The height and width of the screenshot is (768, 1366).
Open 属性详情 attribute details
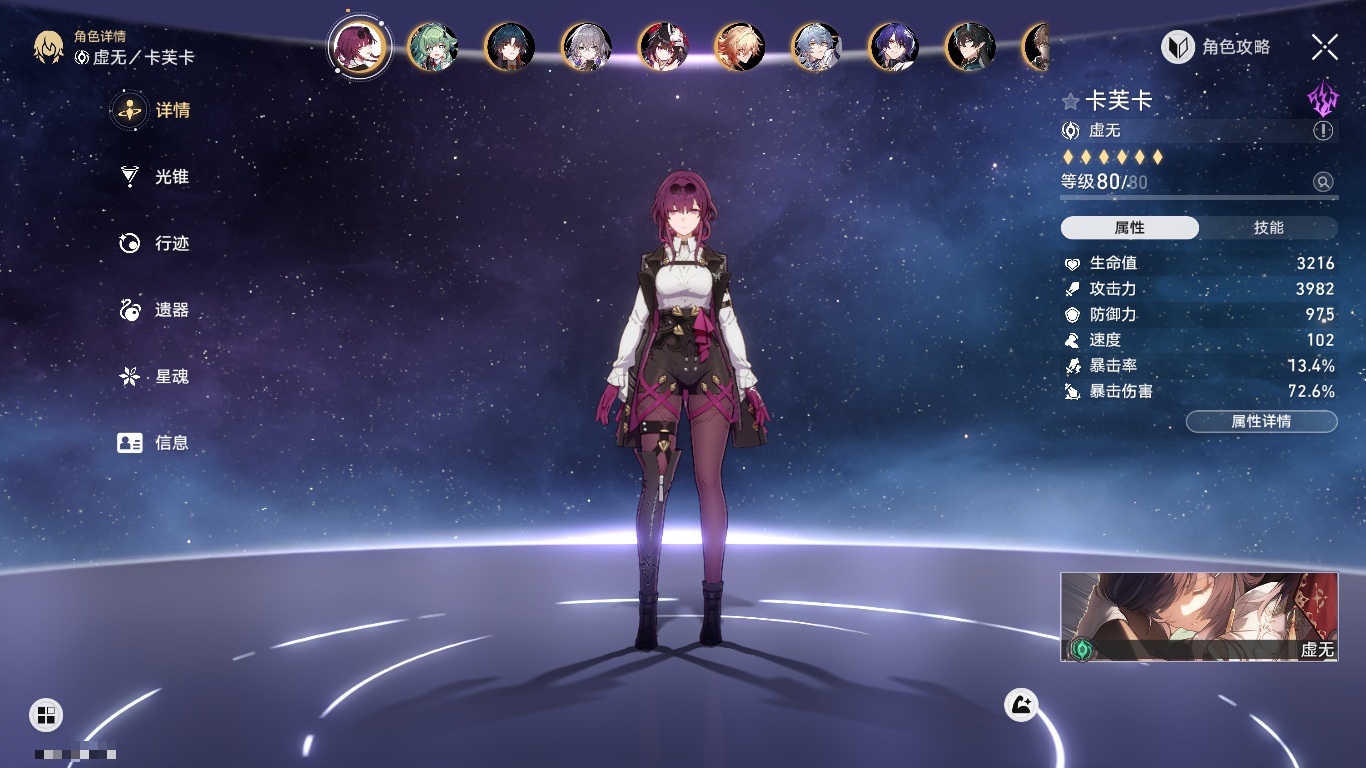click(1261, 421)
